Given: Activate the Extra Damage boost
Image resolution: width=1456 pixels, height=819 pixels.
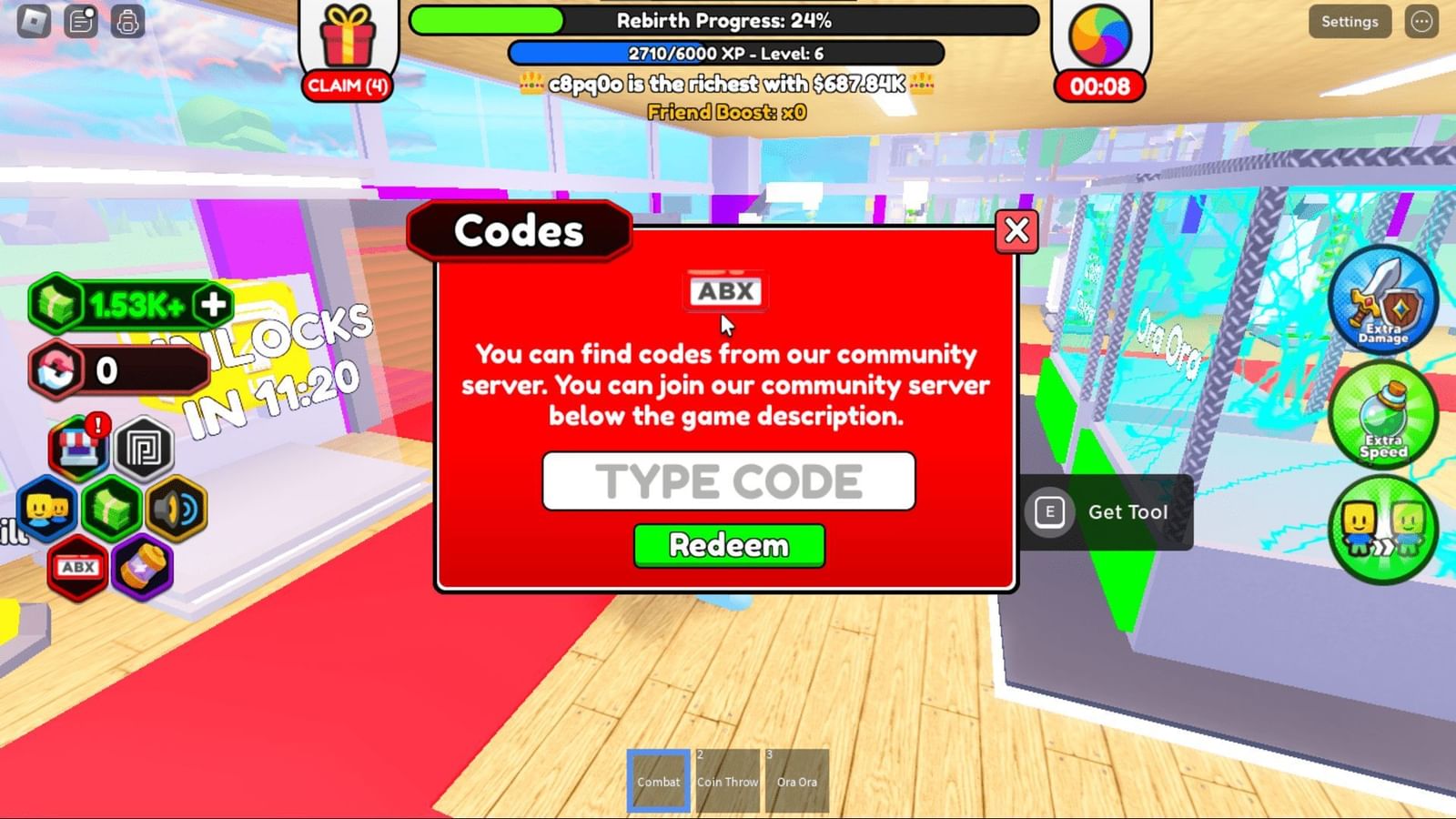Looking at the screenshot, I should coord(1382,300).
